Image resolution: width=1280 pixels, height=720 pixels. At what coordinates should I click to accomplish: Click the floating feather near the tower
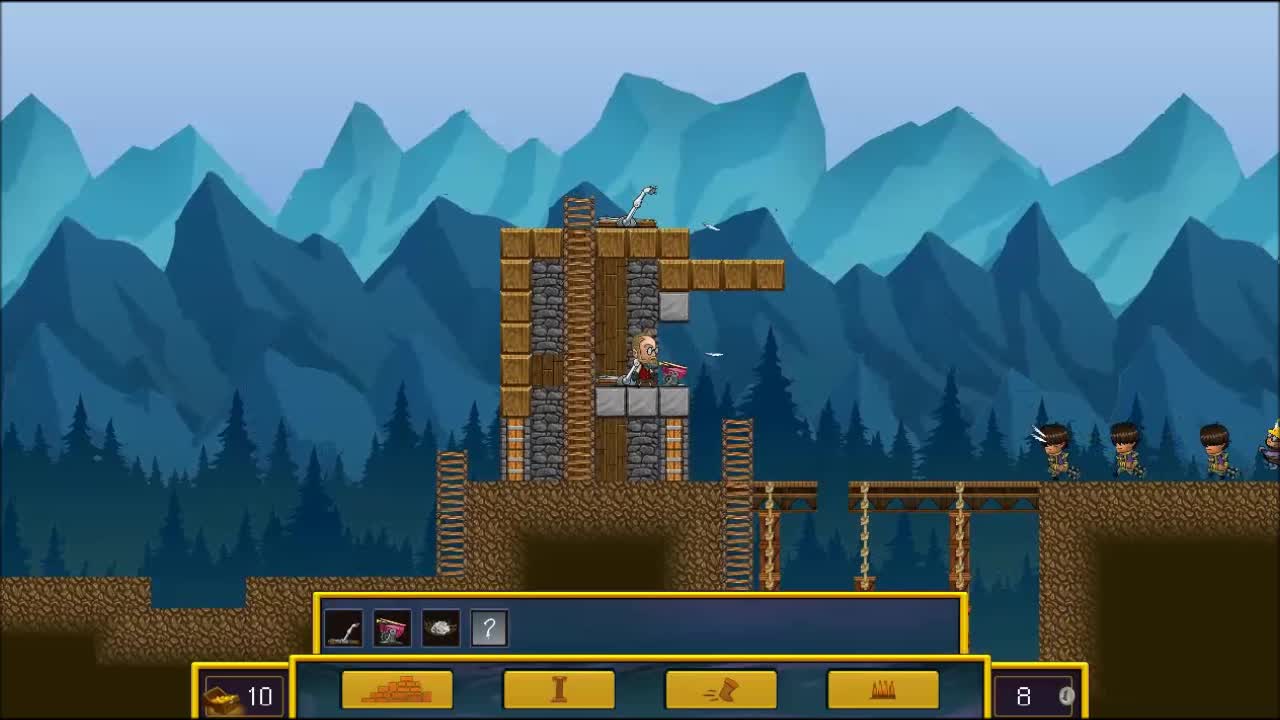[710, 228]
